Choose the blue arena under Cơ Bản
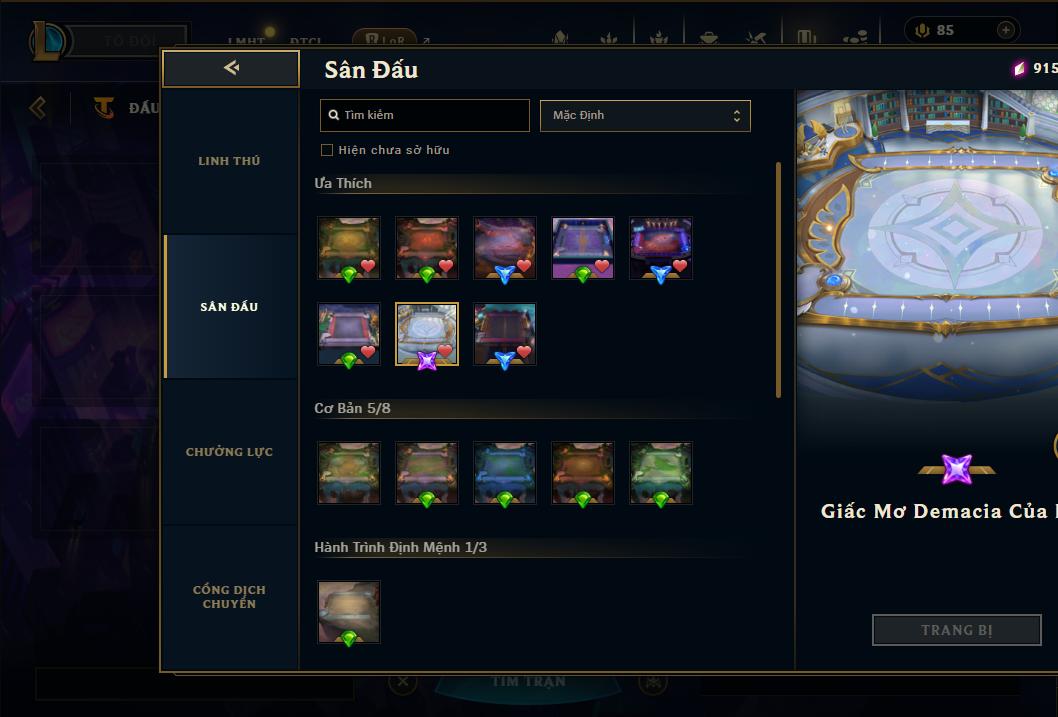This screenshot has height=717, width=1058. (x=505, y=472)
